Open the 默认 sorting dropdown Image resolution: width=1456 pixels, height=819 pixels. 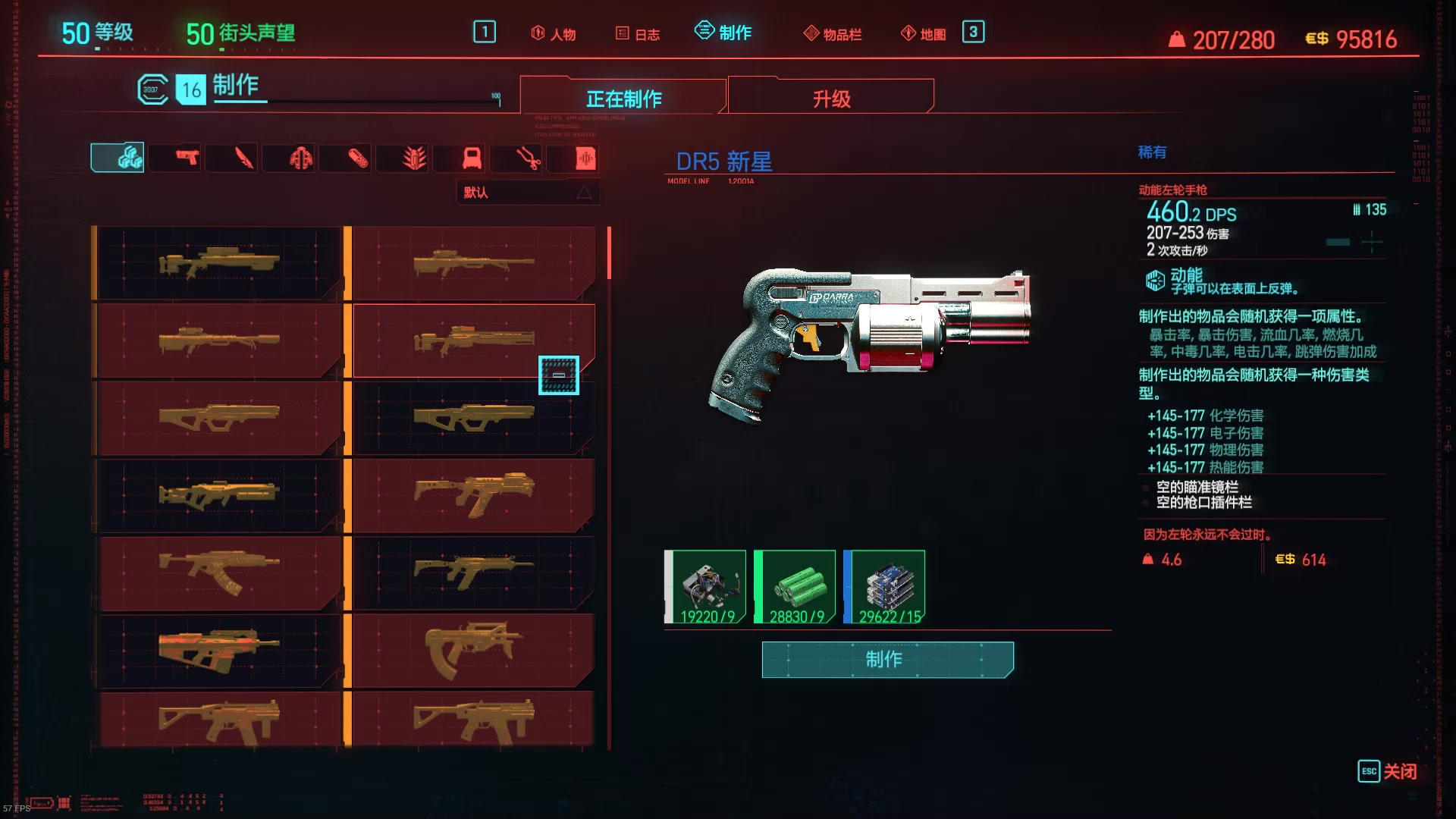coord(528,193)
